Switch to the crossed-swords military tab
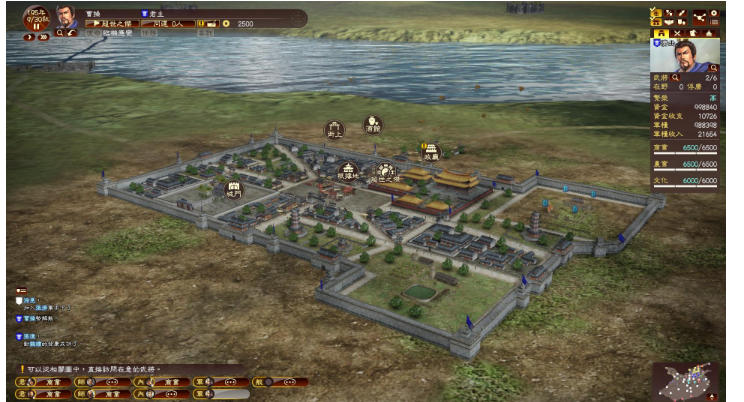744x402 pixels. (x=675, y=33)
